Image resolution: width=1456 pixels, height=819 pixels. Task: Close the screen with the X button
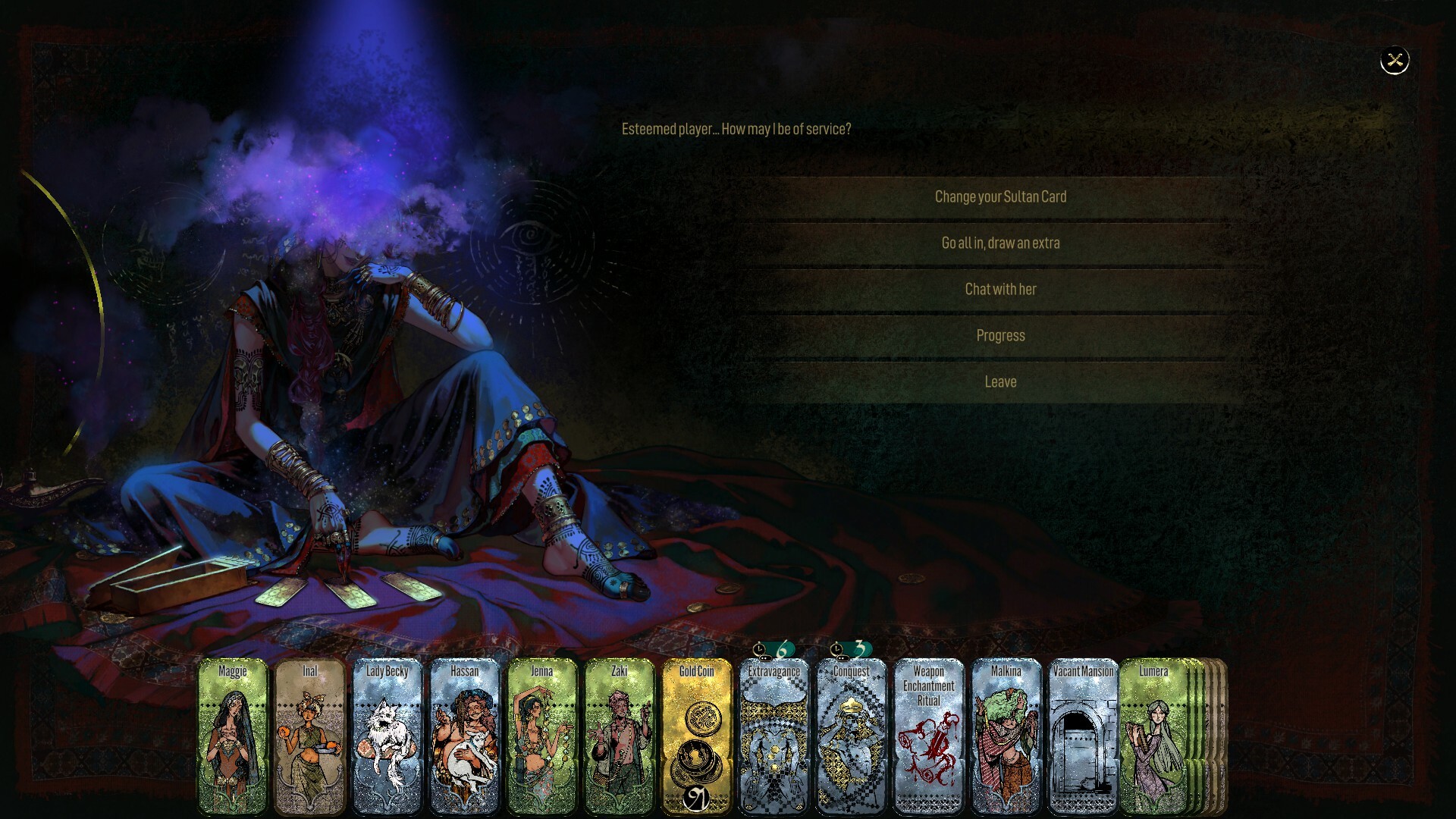coord(1394,61)
